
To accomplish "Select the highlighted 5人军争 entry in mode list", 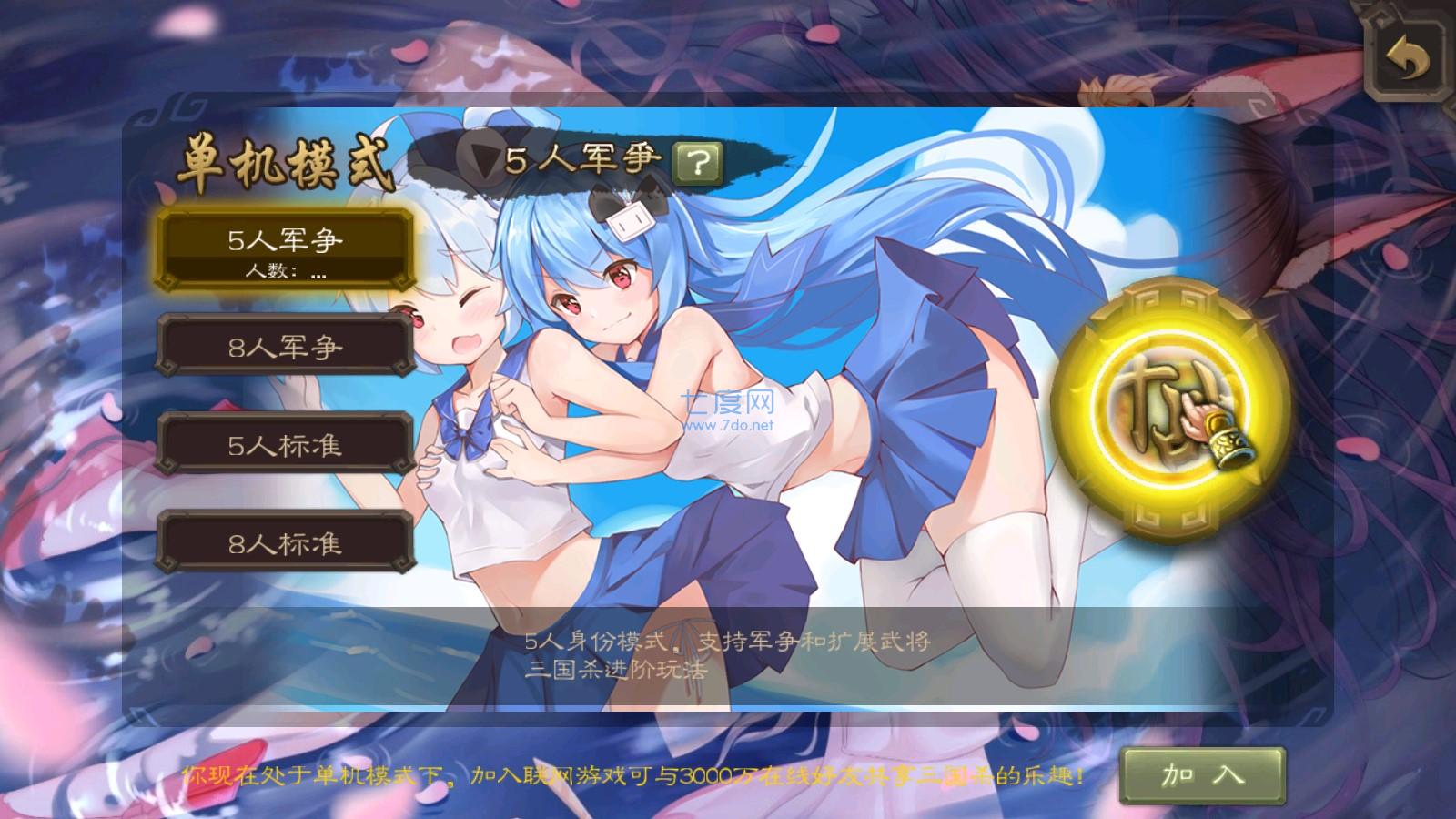I will coord(284,241).
